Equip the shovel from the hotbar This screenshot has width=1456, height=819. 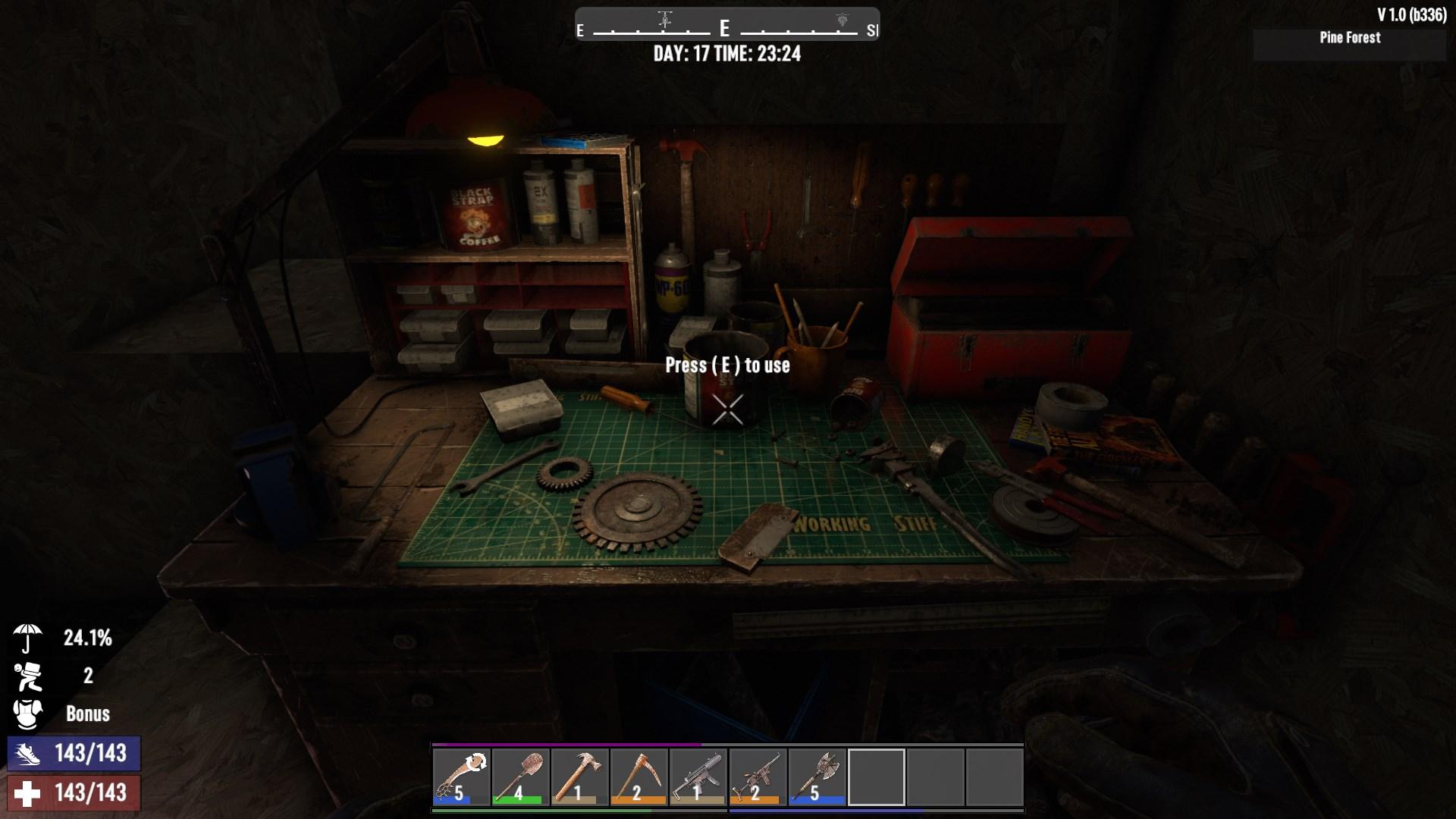click(520, 777)
